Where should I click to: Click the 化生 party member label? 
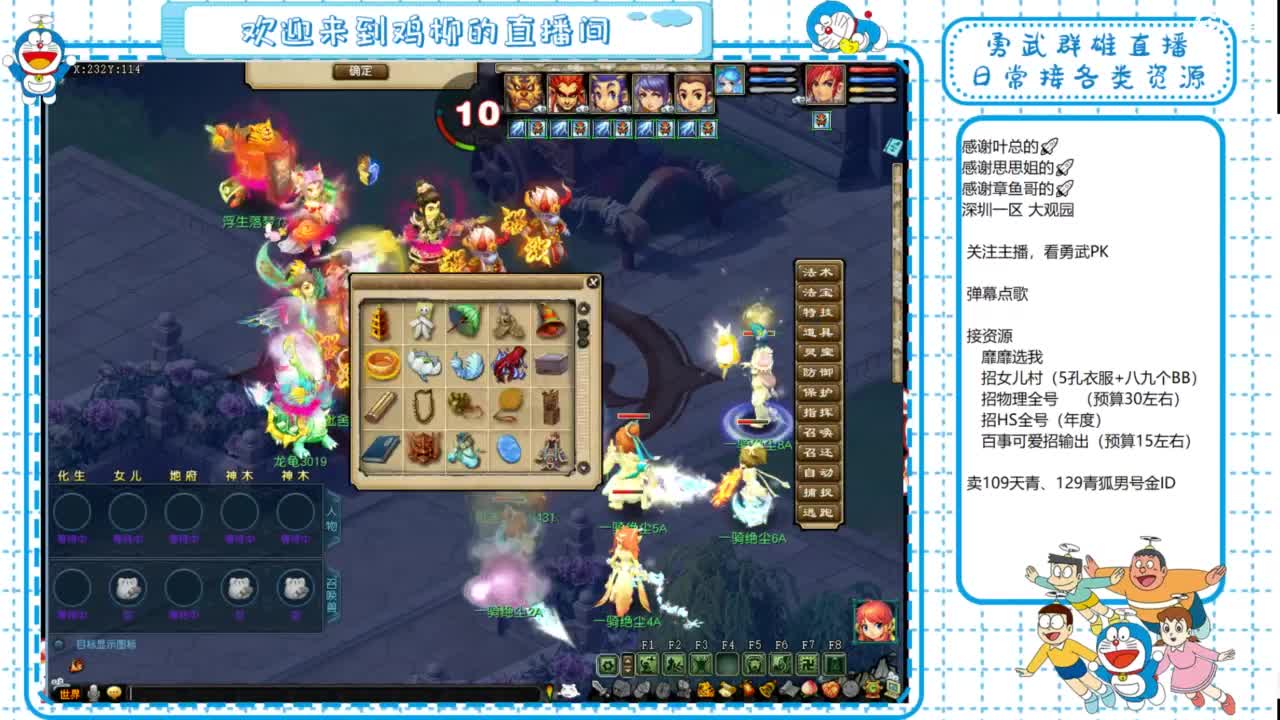pos(70,476)
